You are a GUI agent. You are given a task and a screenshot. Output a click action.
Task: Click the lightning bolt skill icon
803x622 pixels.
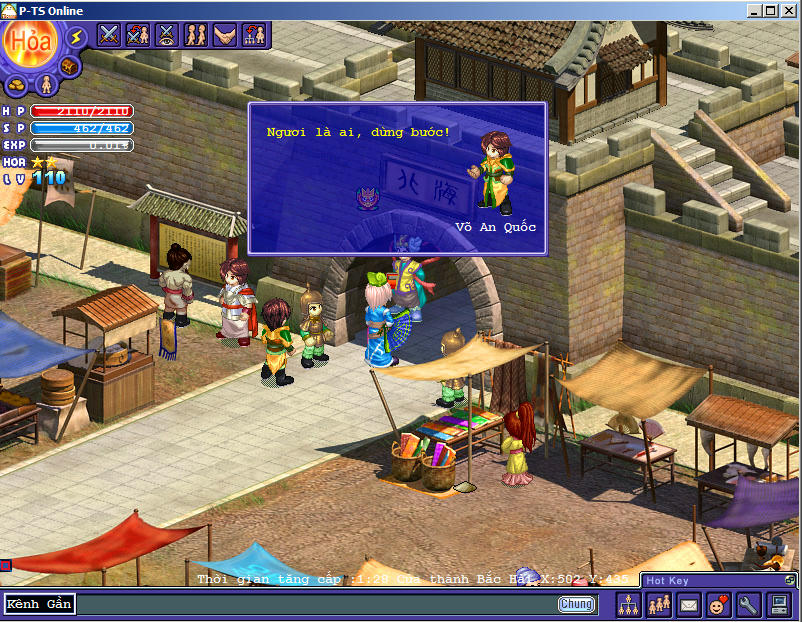(x=76, y=37)
